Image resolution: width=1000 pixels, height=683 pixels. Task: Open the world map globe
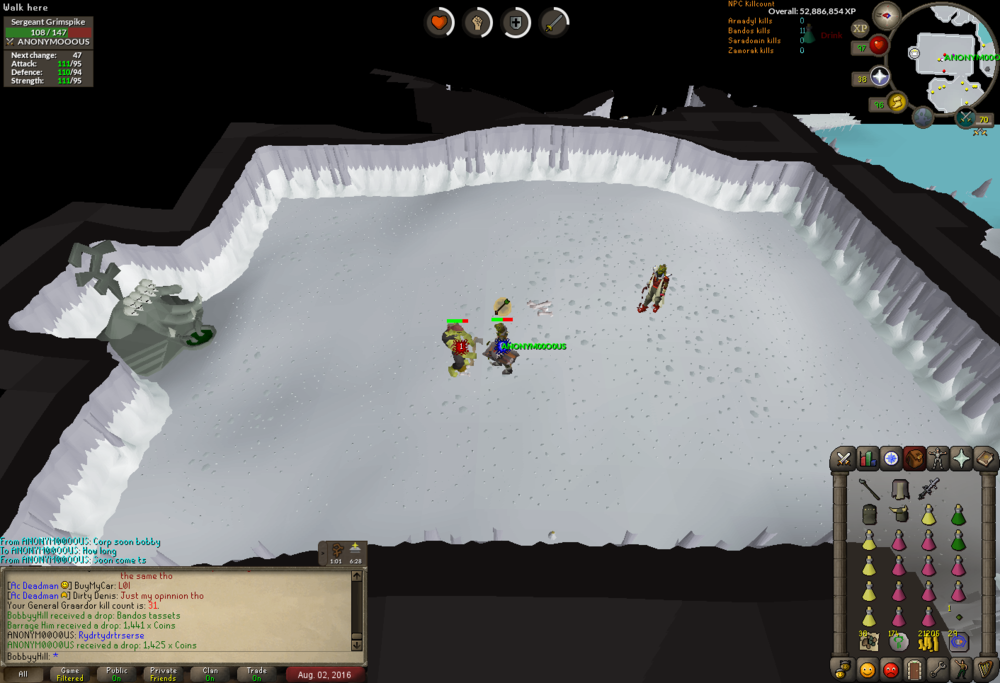(922, 116)
